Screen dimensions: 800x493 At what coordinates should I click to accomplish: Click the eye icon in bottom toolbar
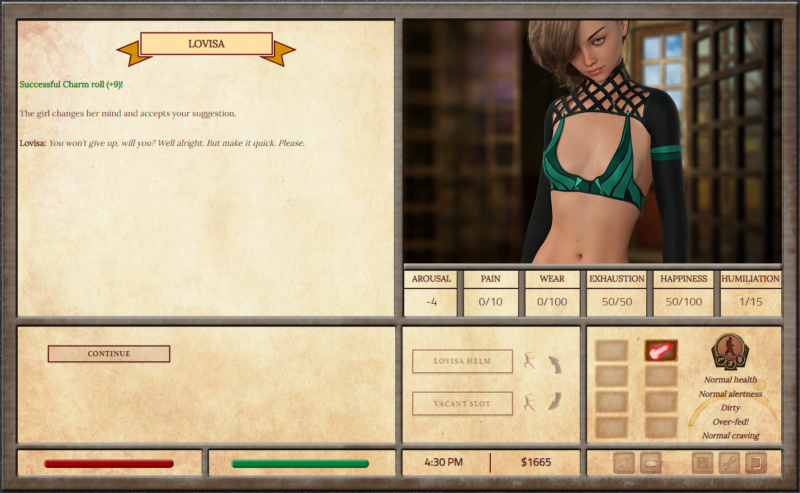point(650,463)
